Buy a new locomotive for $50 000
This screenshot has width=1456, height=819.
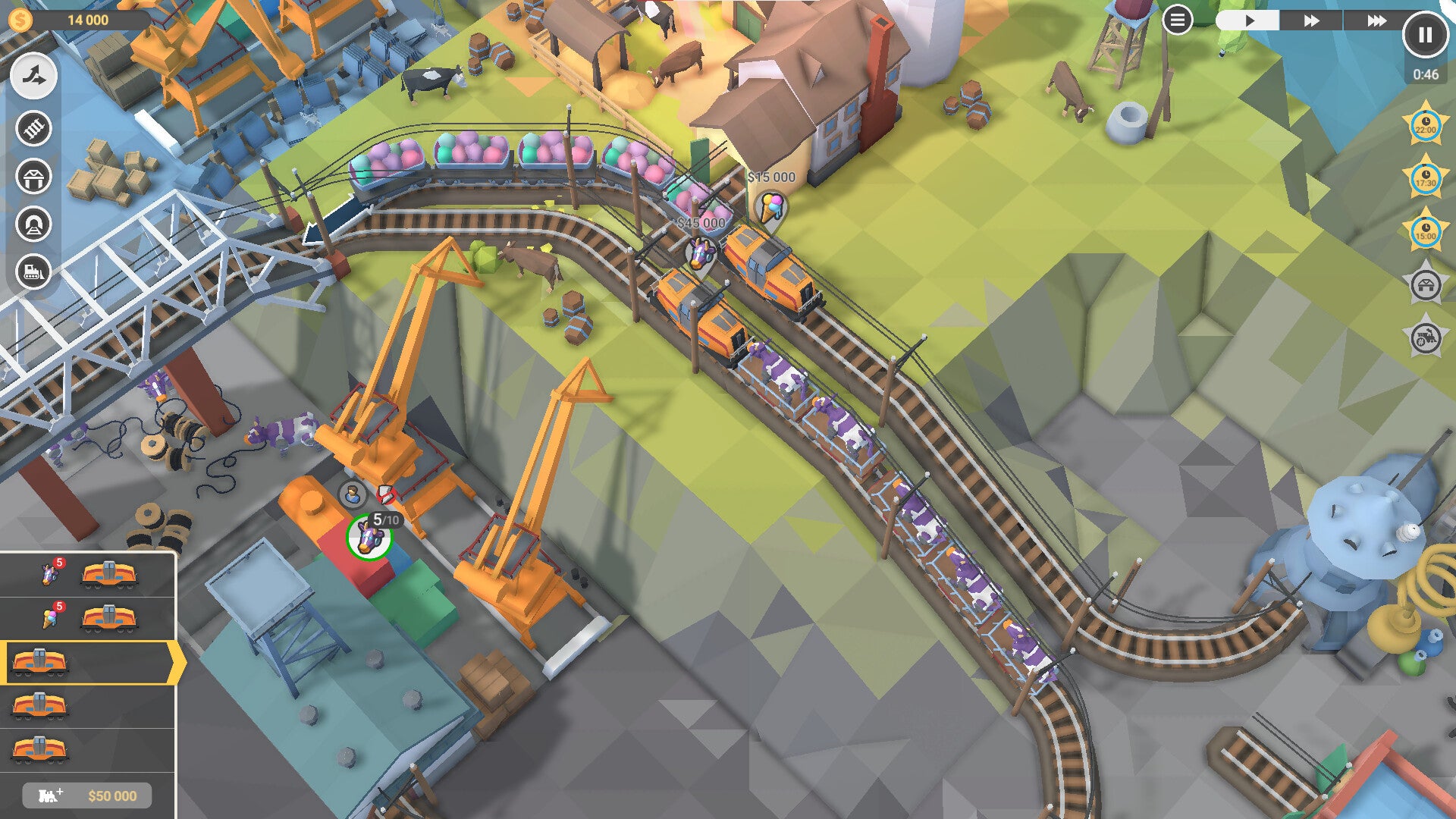click(x=87, y=795)
